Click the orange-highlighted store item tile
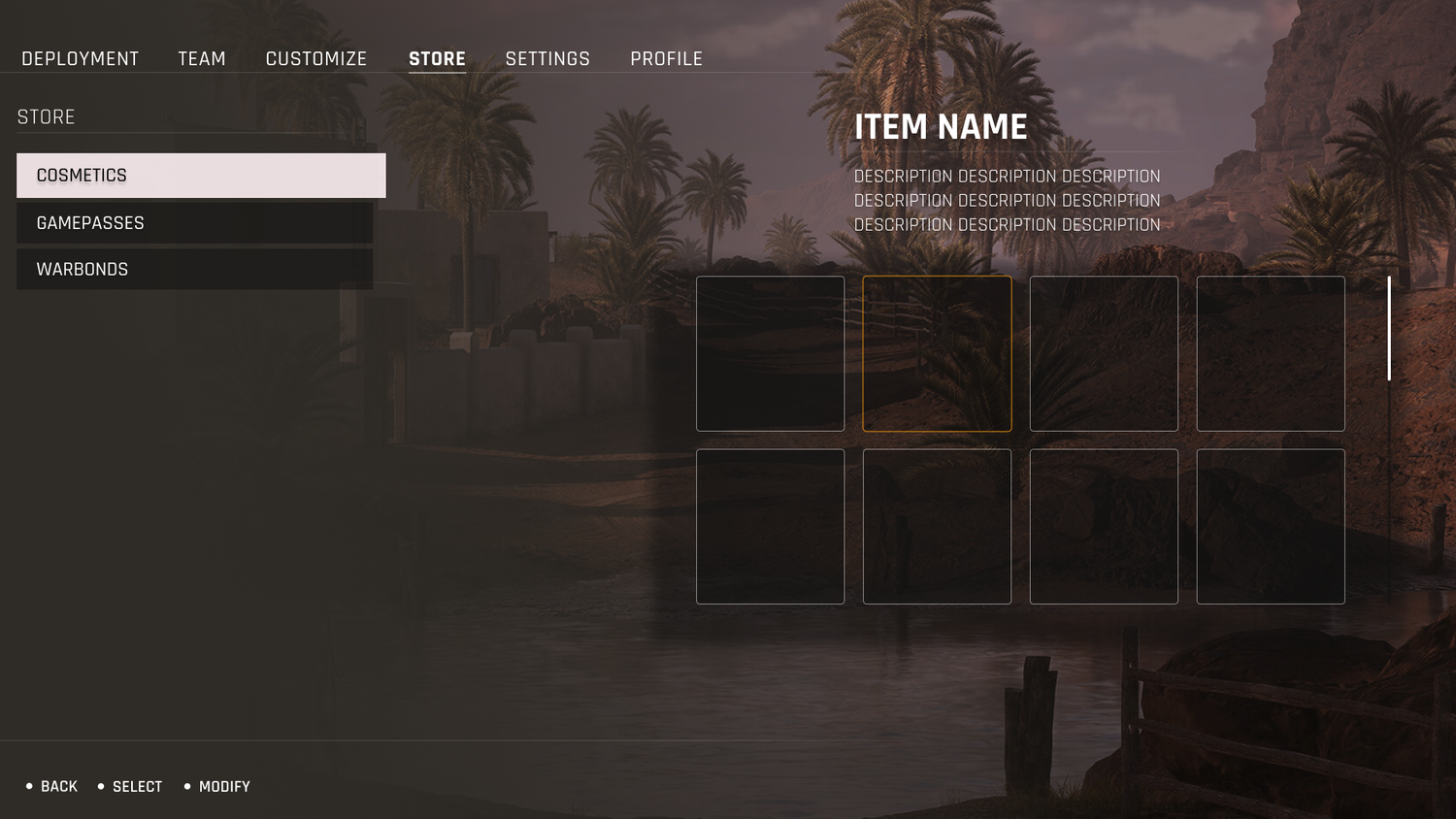 [937, 353]
